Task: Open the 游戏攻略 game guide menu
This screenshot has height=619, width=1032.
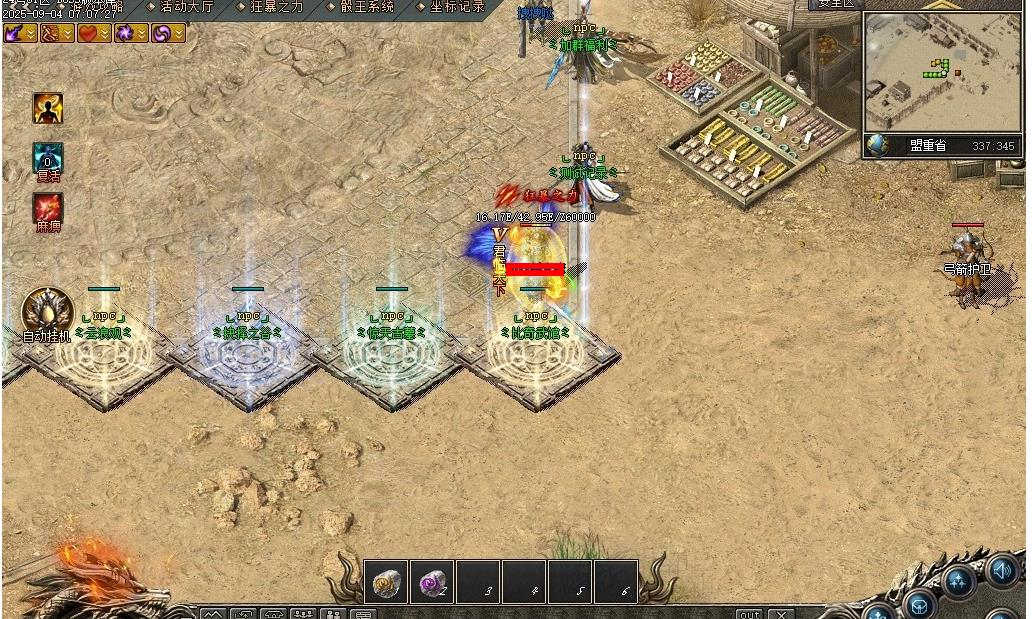Action: point(96,7)
